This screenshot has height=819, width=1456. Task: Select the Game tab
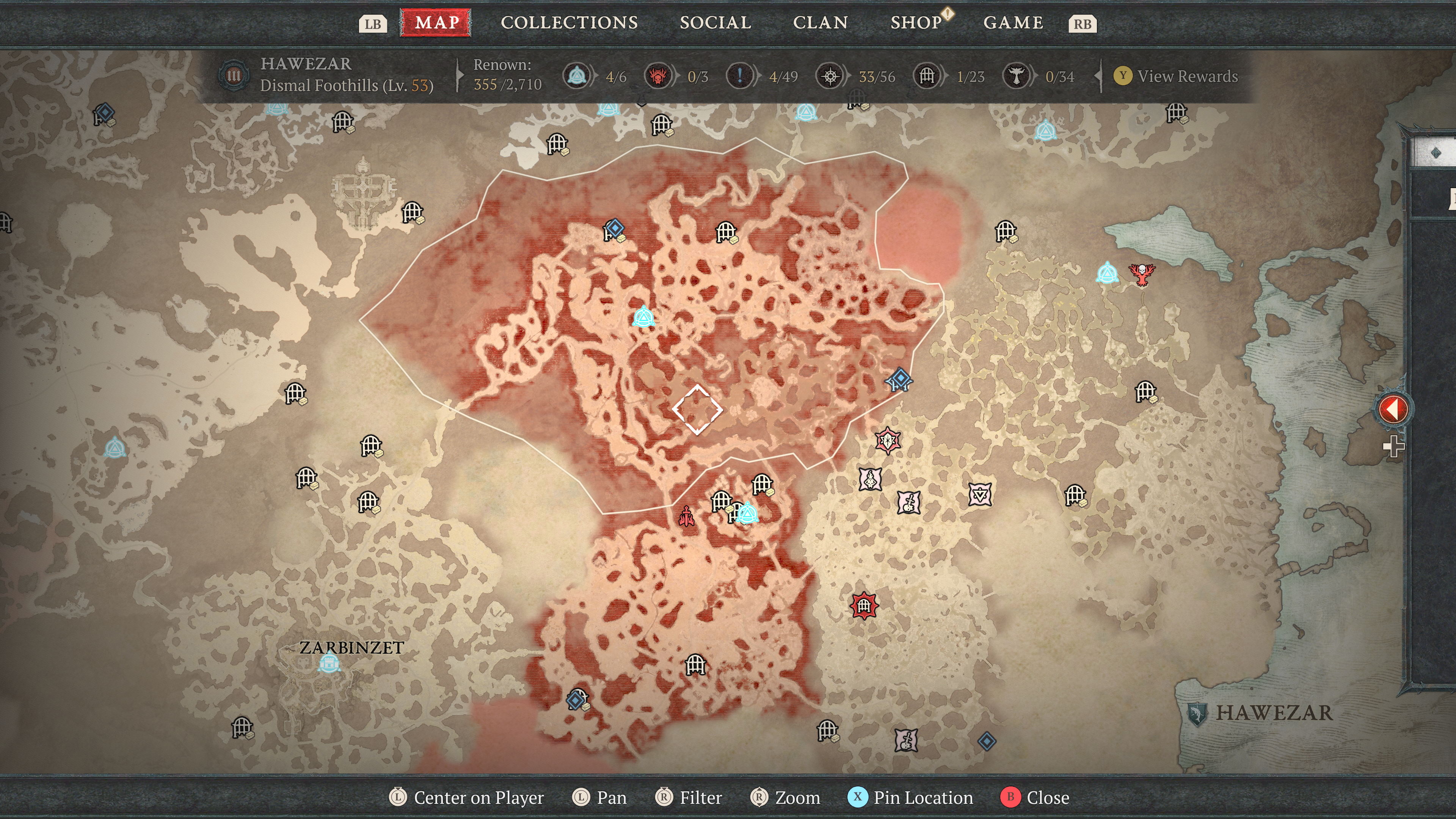(x=1013, y=23)
